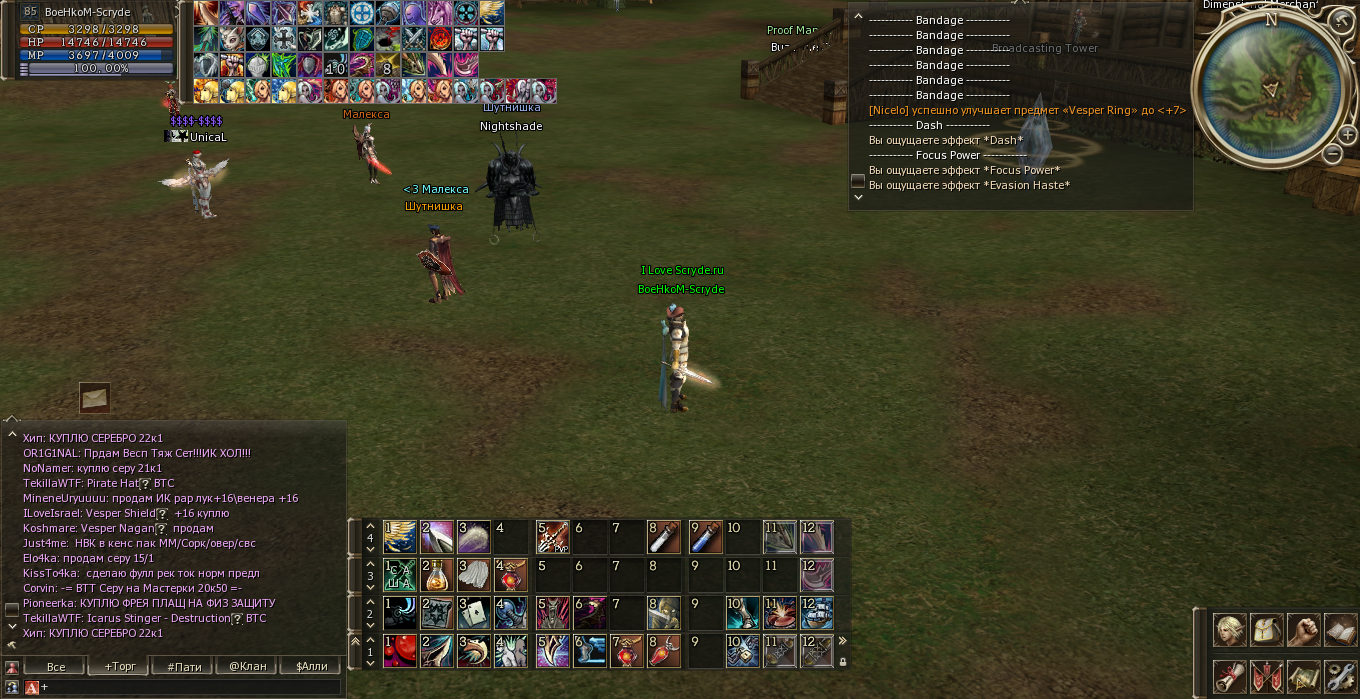Zoom out the minimap with minus button
The height and width of the screenshot is (699, 1360).
(1332, 154)
